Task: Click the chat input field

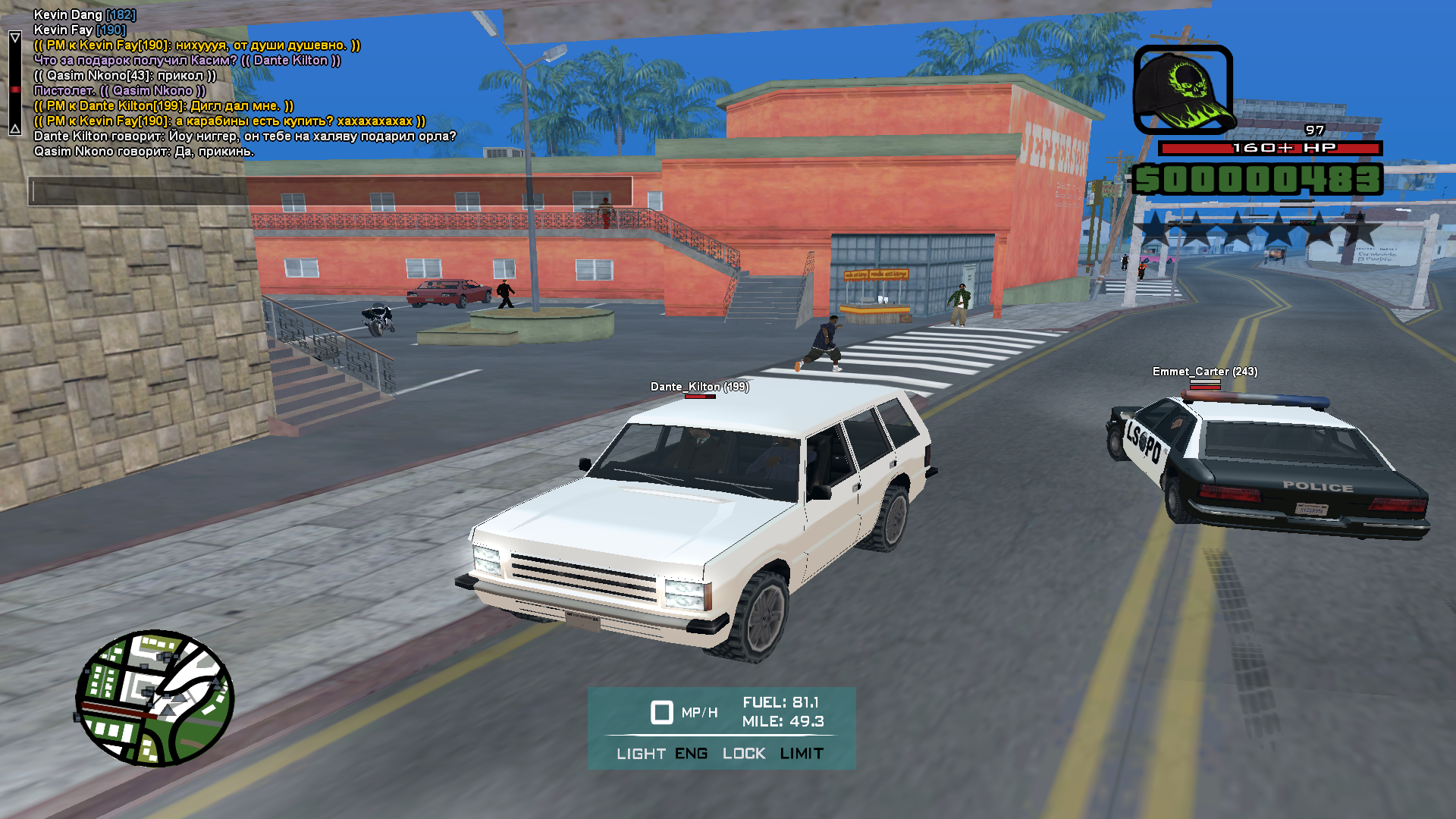Action: click(x=331, y=190)
